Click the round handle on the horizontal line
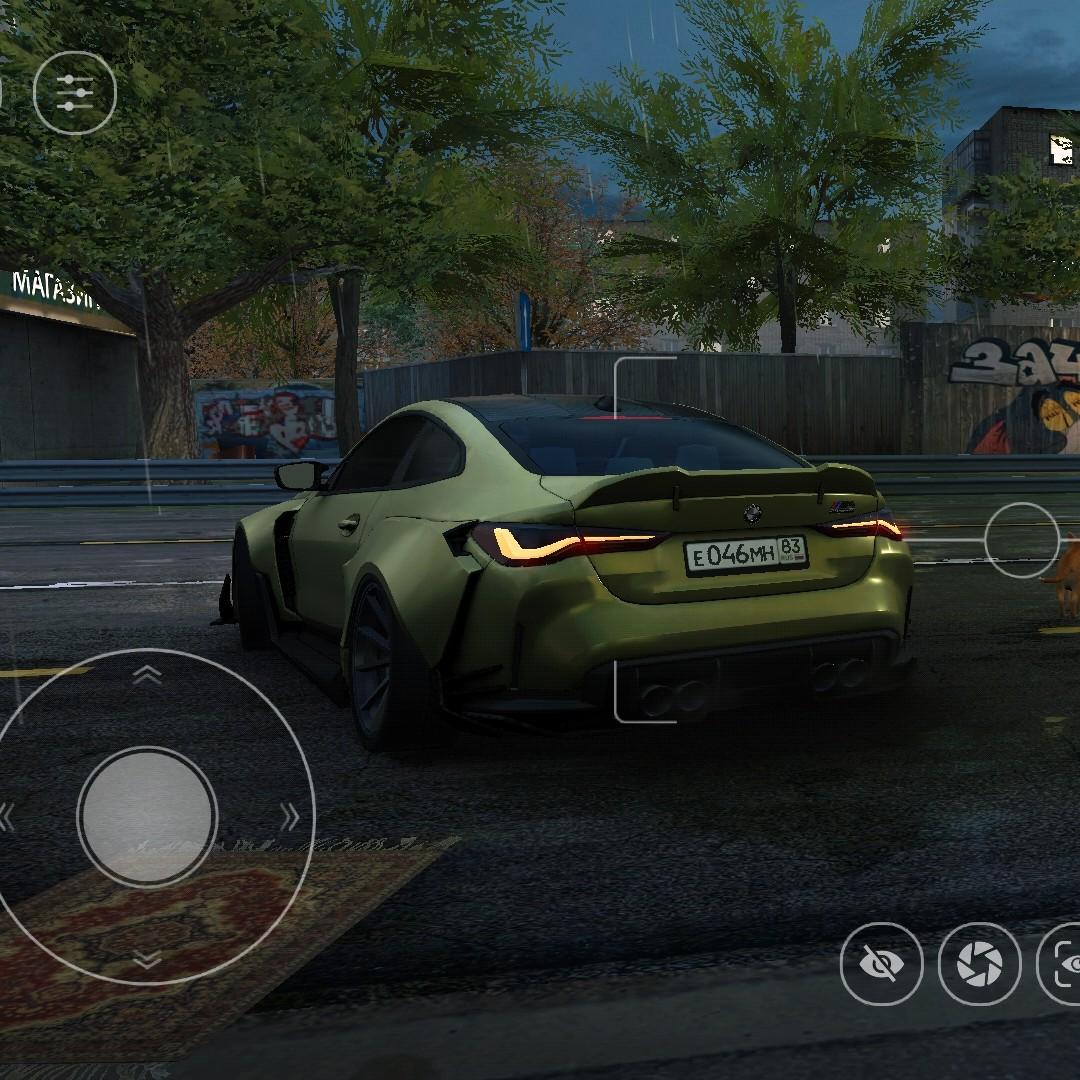 coord(1021,540)
